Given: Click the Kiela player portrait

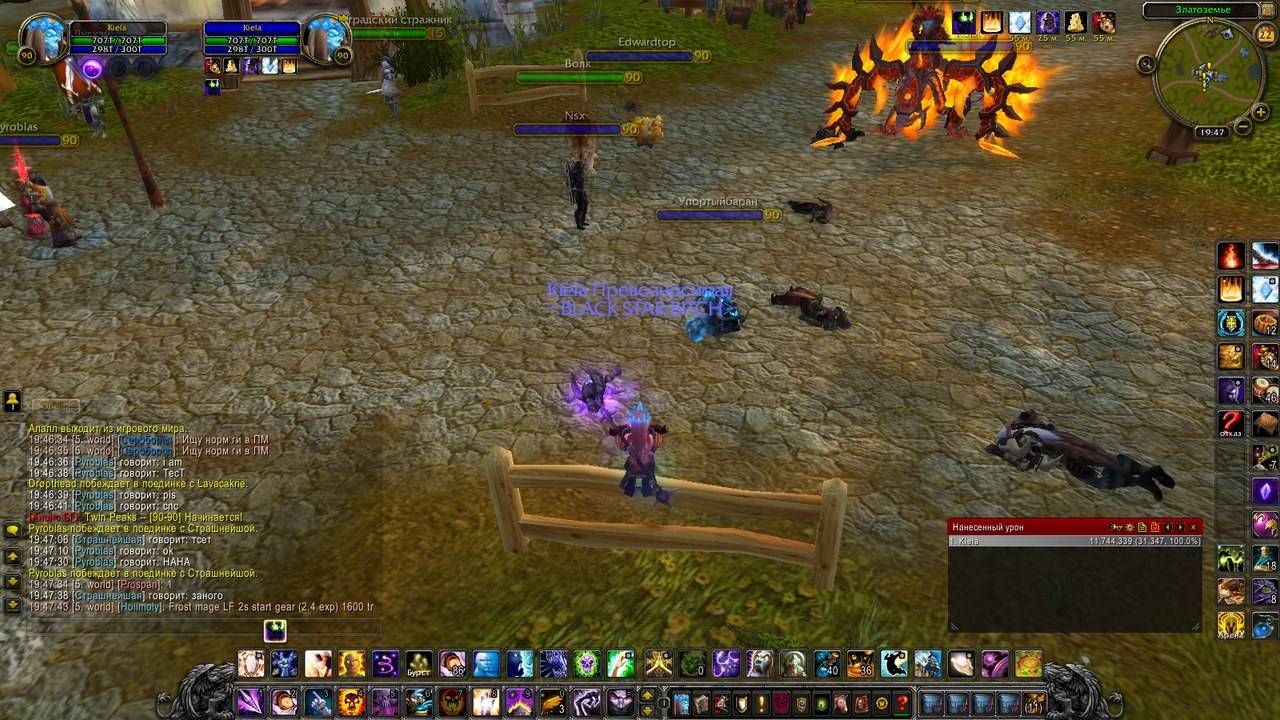Looking at the screenshot, I should (43, 40).
